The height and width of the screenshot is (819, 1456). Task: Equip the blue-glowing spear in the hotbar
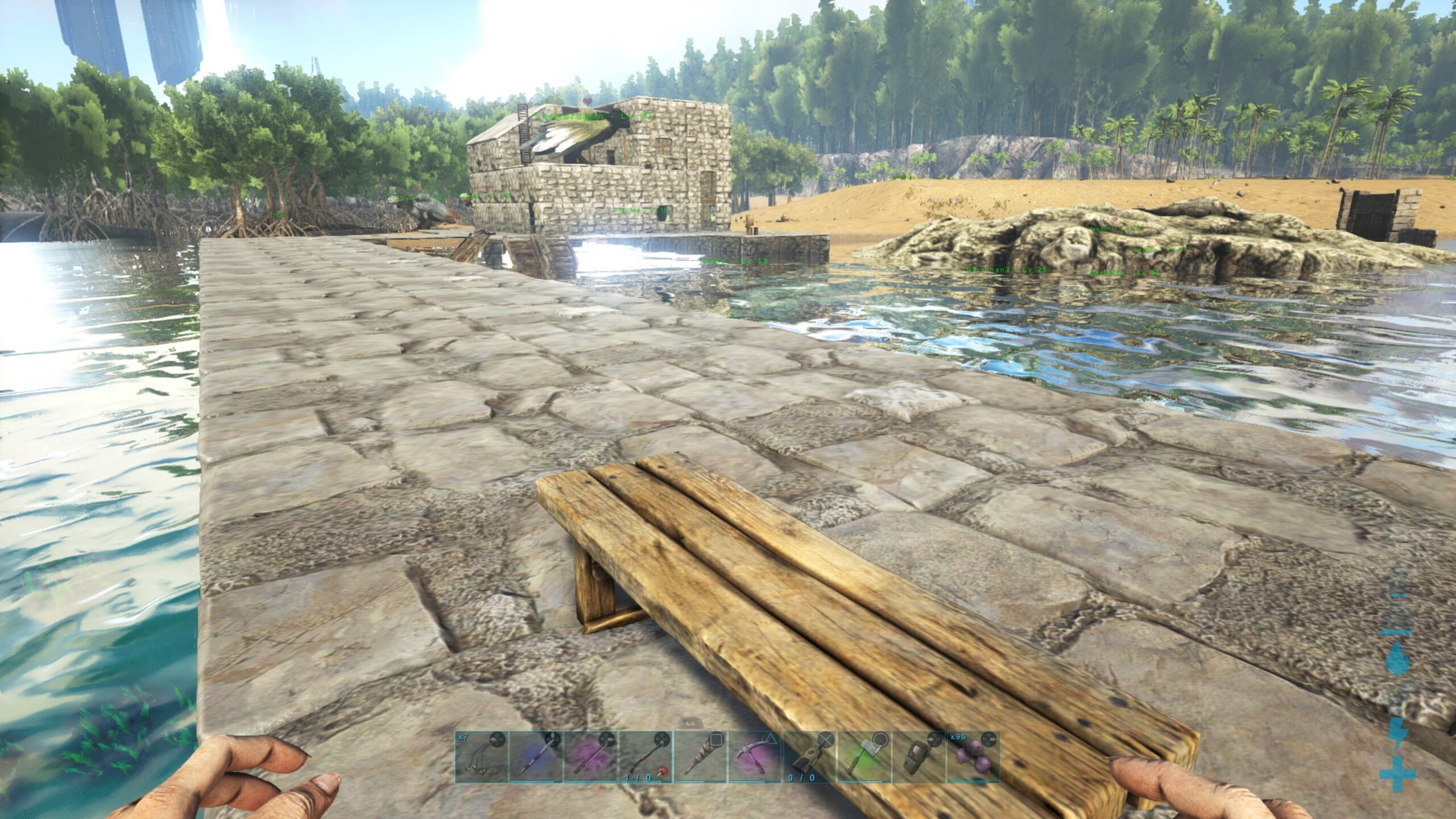coord(536,757)
